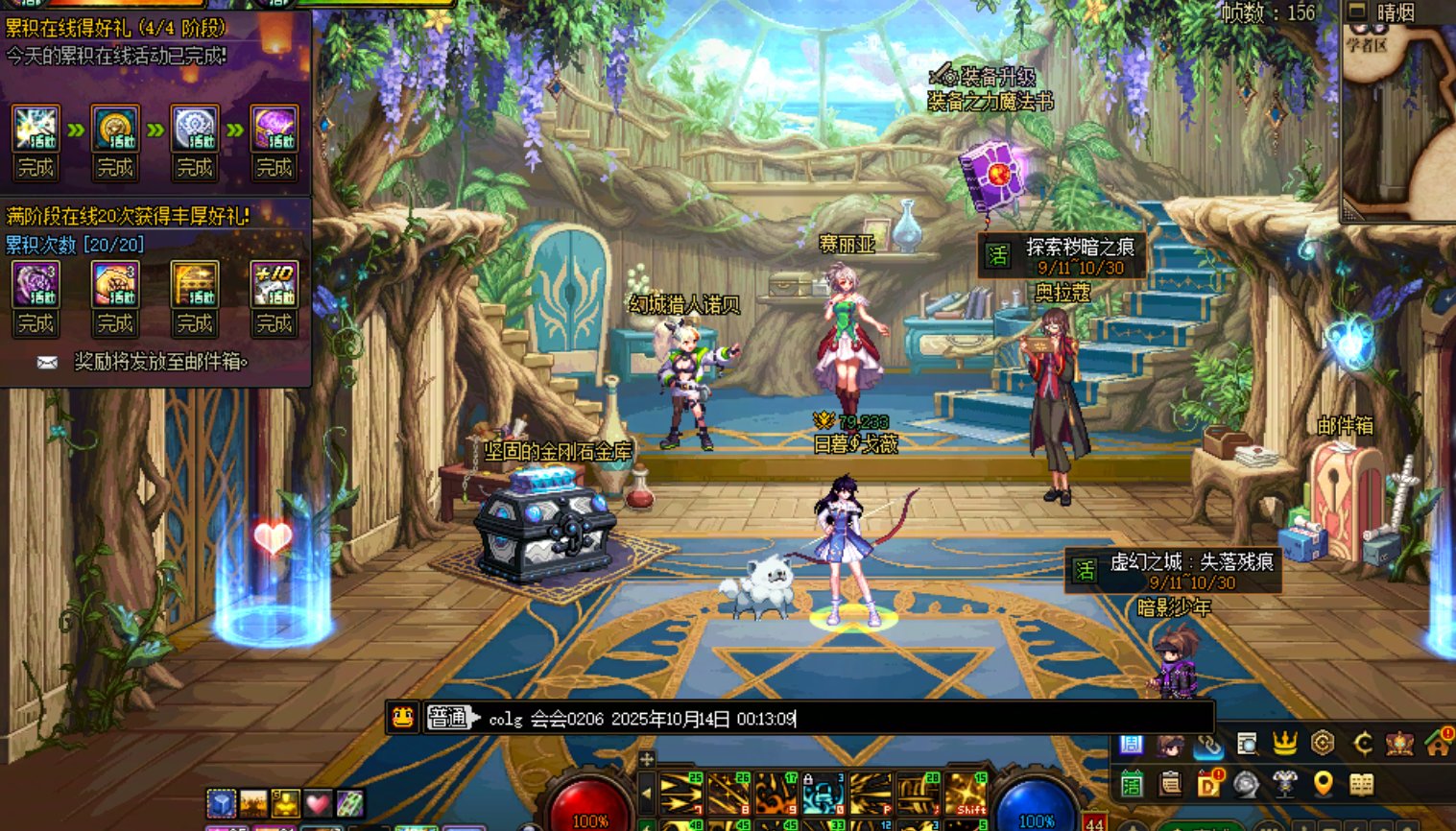Toggle the 晴烟 minimap header button
The height and width of the screenshot is (831, 1456).
1357,12
